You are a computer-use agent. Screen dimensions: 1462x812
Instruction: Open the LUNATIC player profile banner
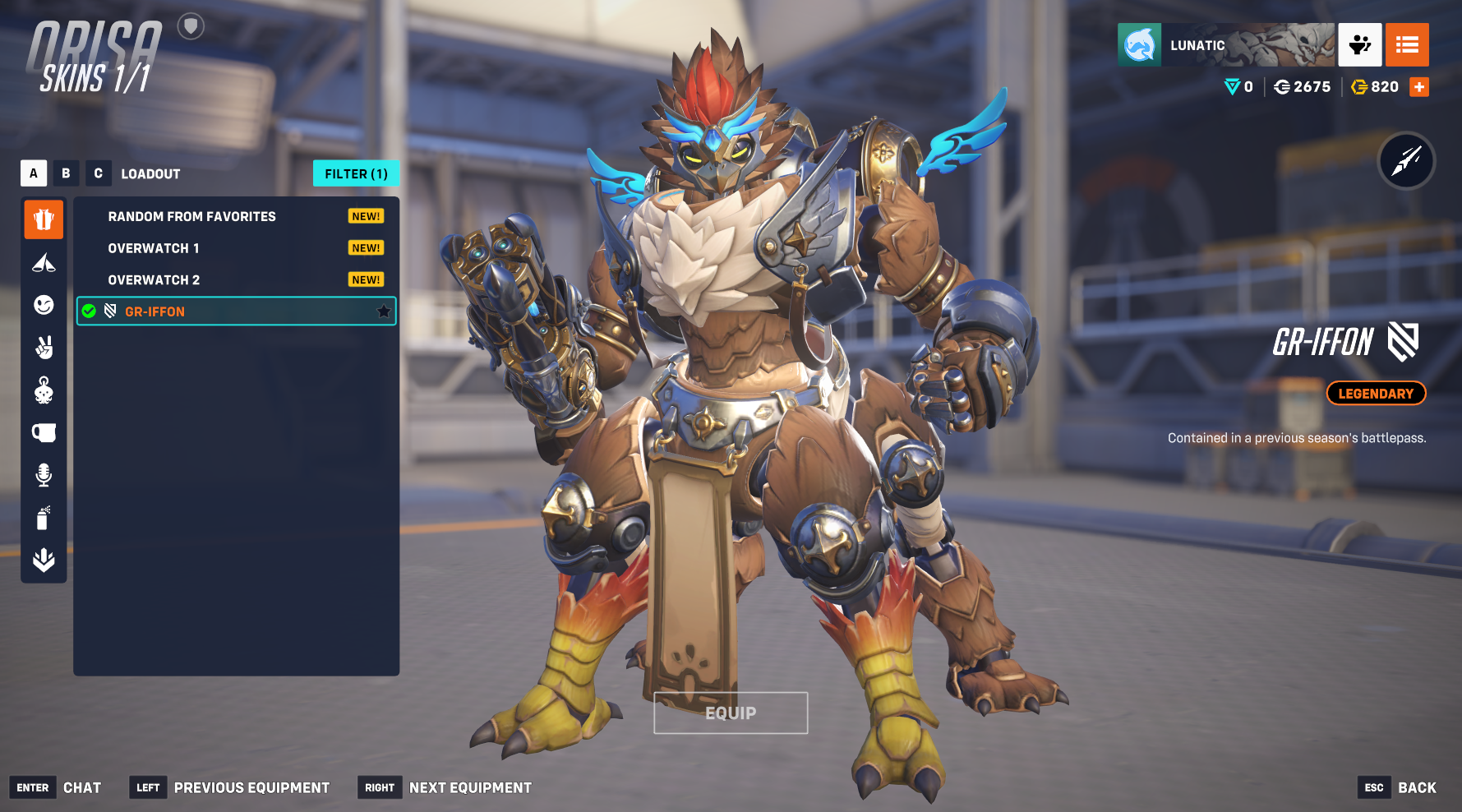(1225, 44)
